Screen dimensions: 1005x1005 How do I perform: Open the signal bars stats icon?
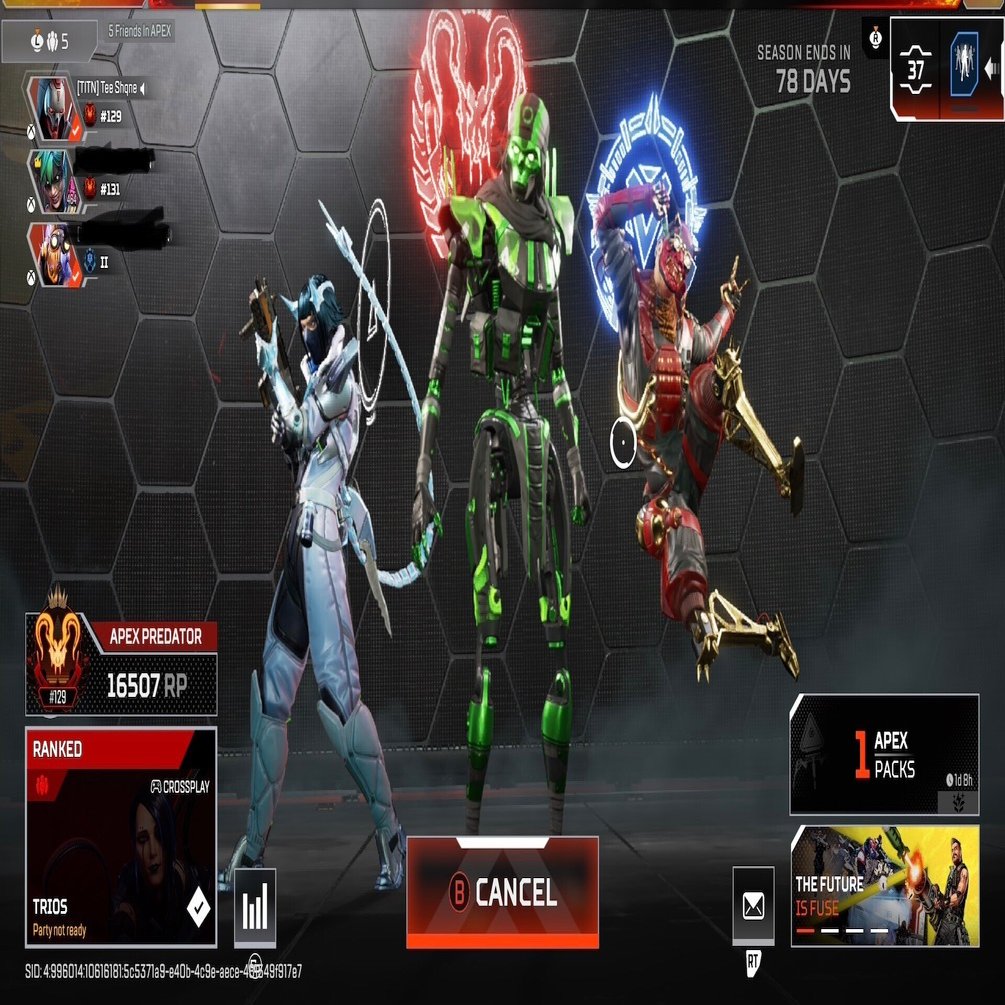click(255, 908)
